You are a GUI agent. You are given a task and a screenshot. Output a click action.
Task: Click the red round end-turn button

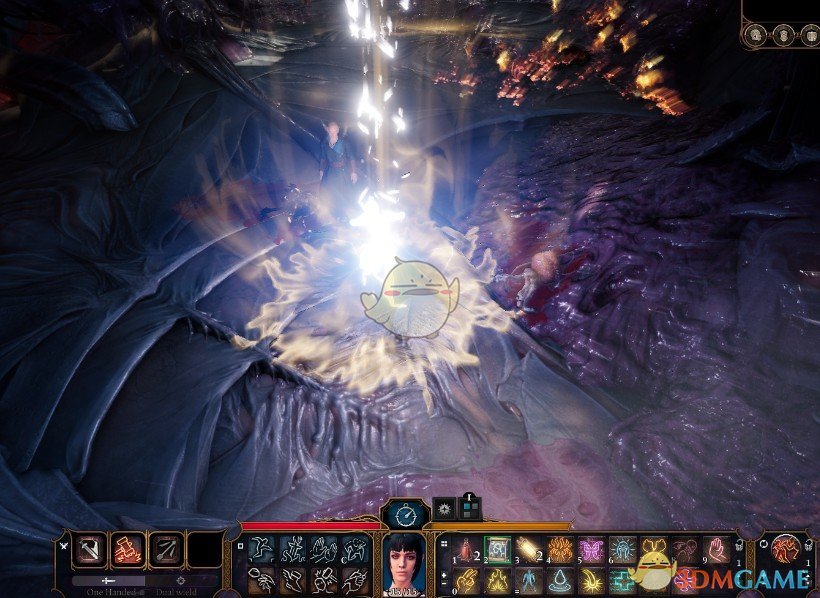coord(785,549)
